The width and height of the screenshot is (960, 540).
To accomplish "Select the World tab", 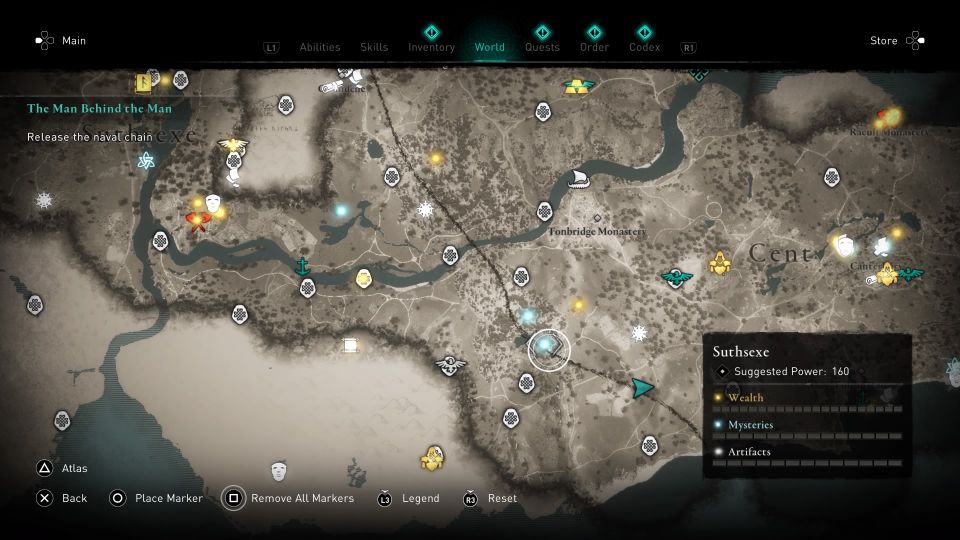I will 490,47.
